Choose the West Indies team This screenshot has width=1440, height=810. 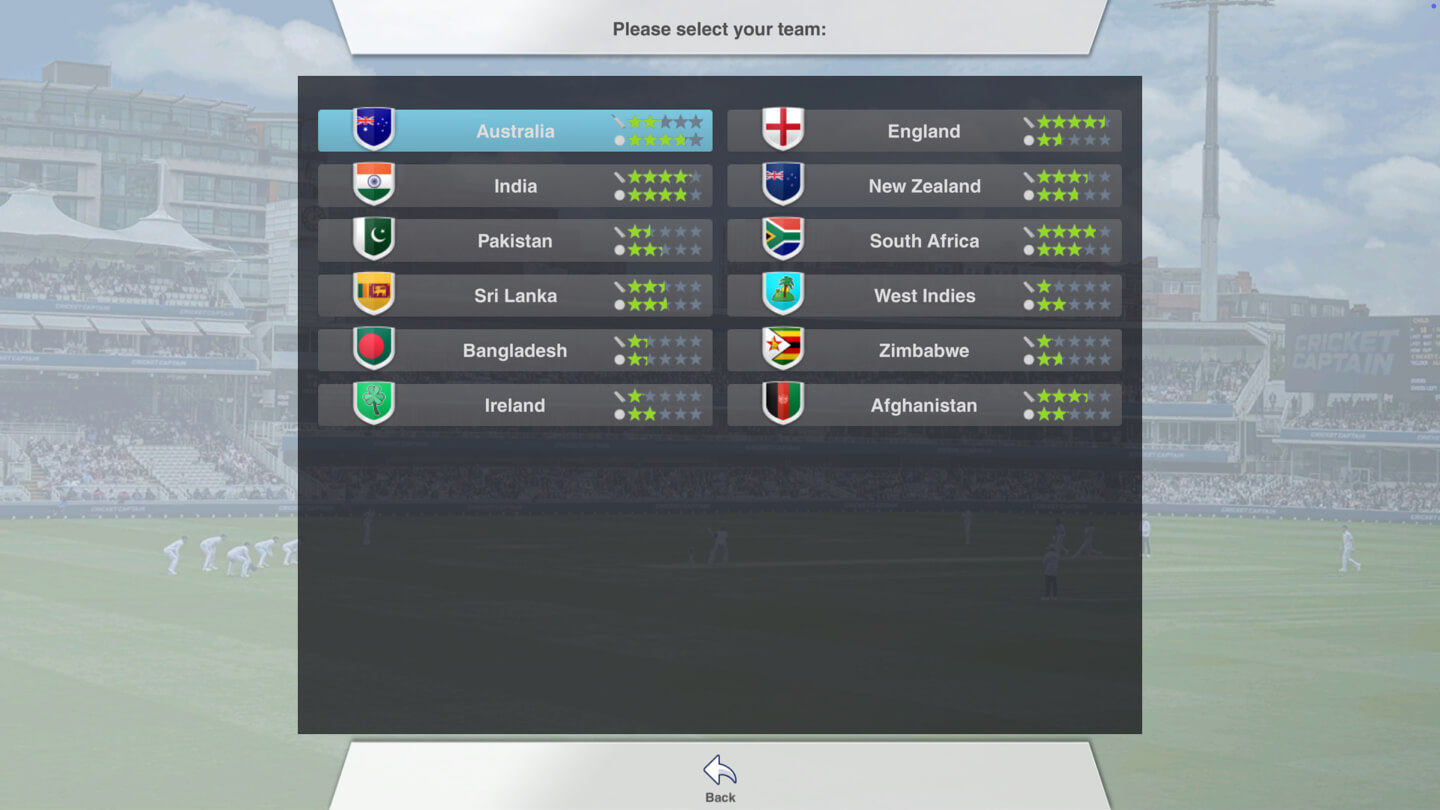(923, 296)
